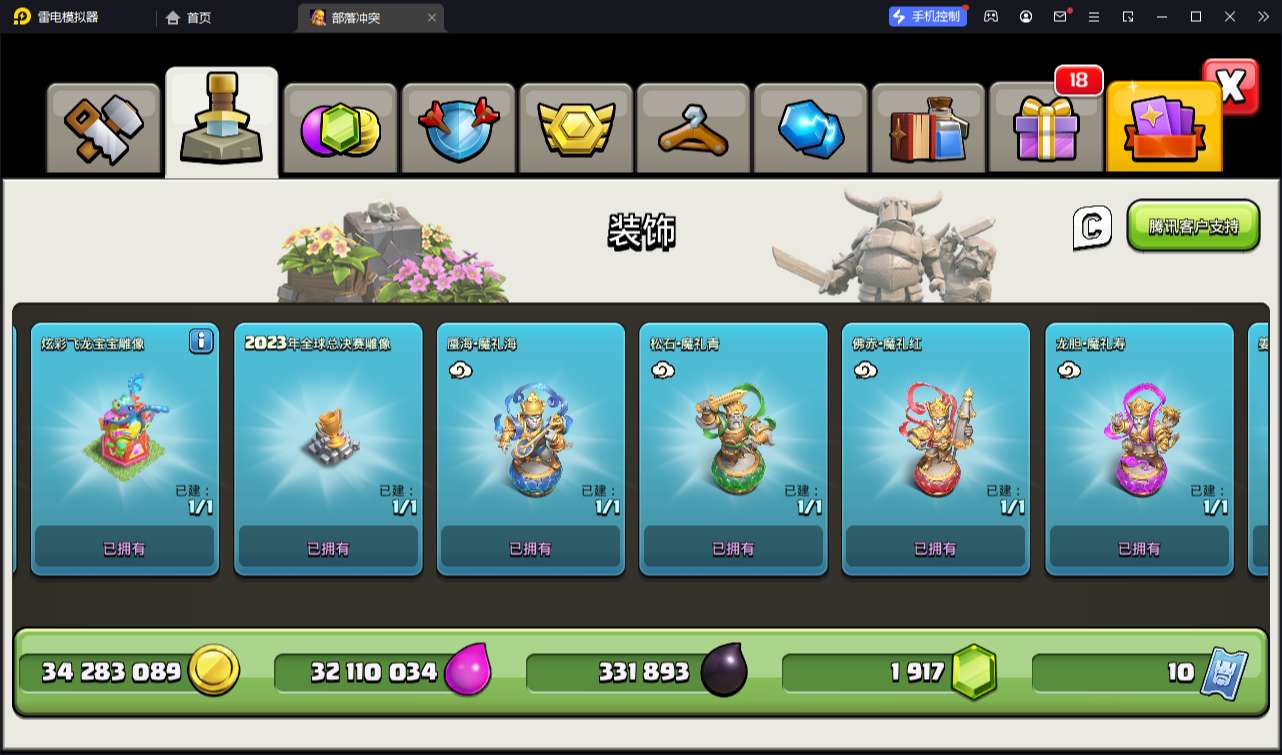Click the C code icon beside support
1282x755 pixels.
point(1092,228)
